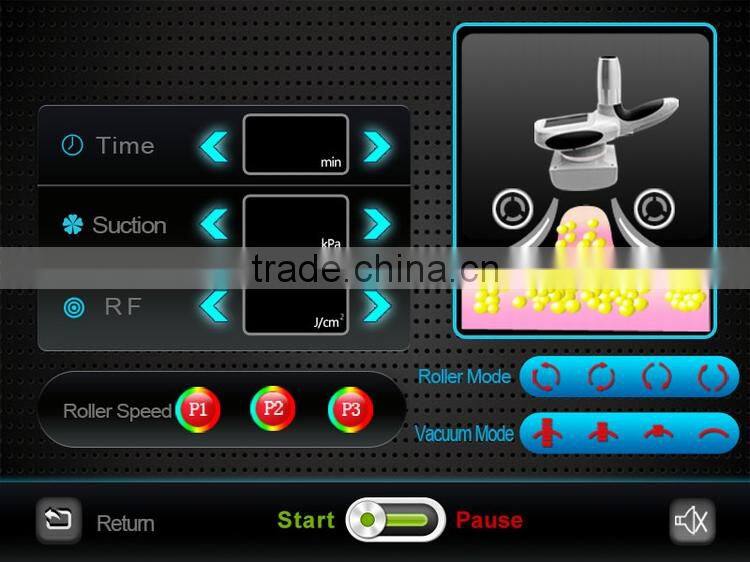Toggle the mute speaker icon
Image resolution: width=750 pixels, height=562 pixels.
click(x=691, y=520)
